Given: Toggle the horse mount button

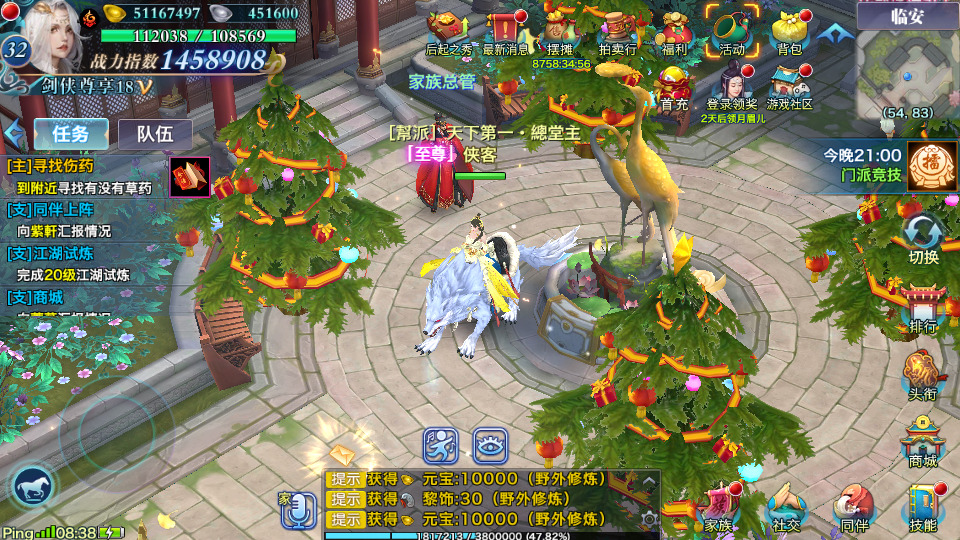Looking at the screenshot, I should 33,487.
